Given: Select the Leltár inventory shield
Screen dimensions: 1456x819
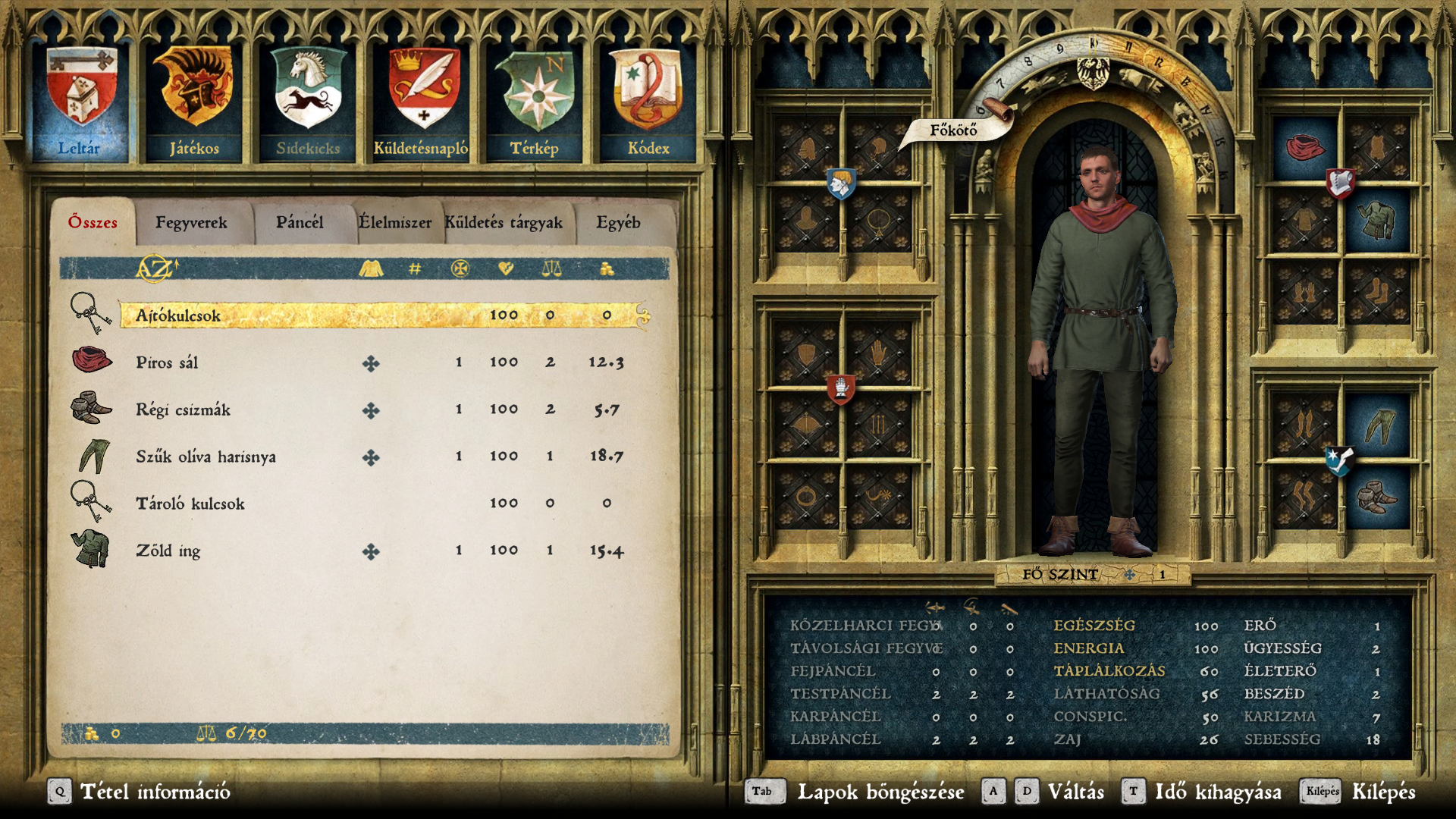Looking at the screenshot, I should [x=80, y=102].
